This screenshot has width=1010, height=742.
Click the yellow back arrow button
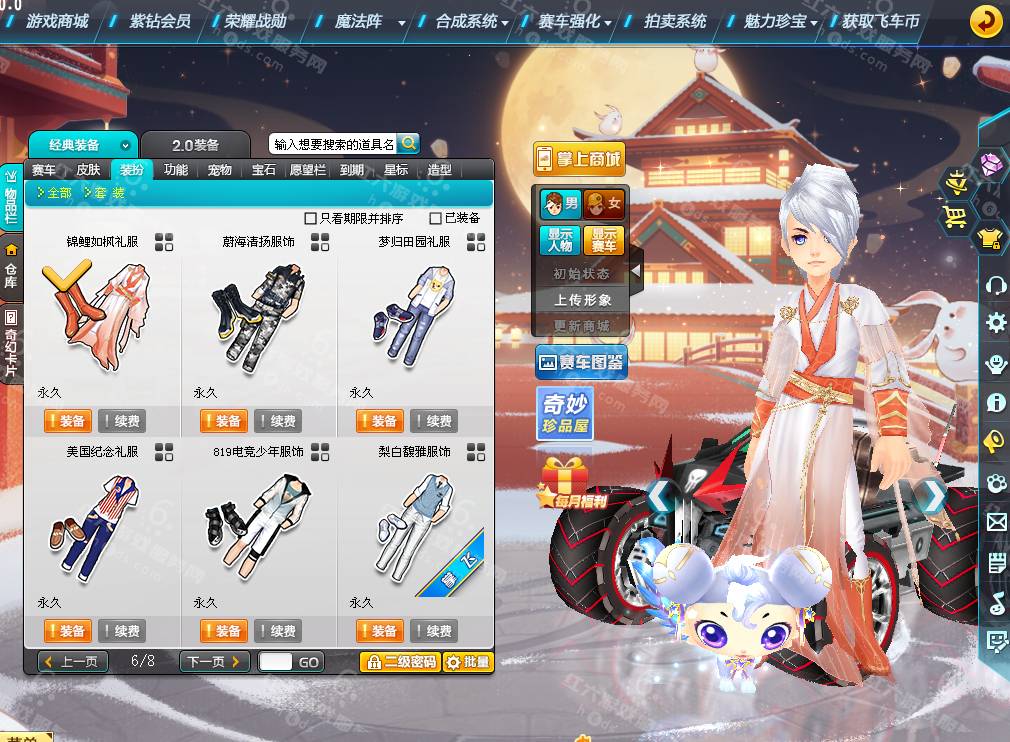(986, 21)
